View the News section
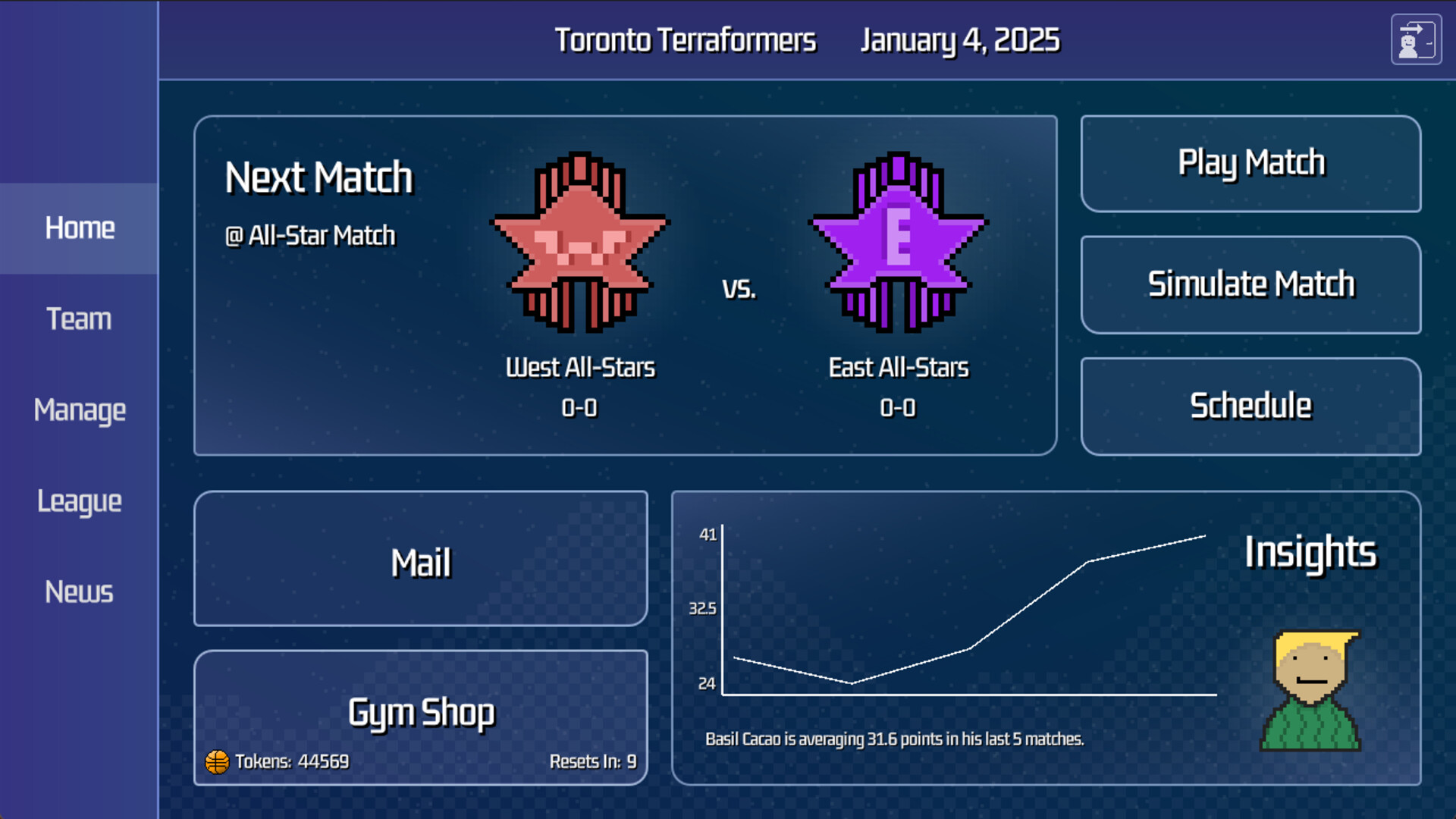This screenshot has width=1456, height=819. pos(79,591)
